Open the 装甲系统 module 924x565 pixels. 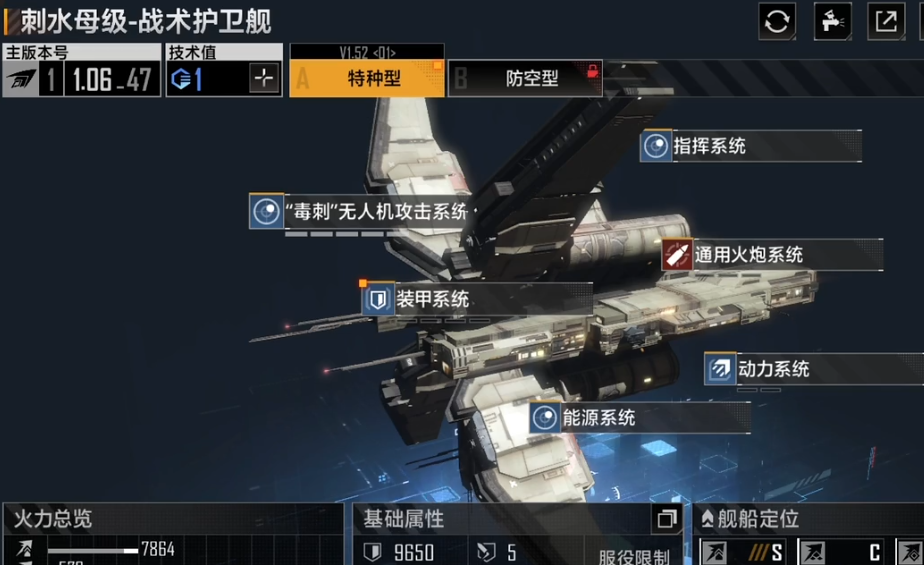coord(432,299)
